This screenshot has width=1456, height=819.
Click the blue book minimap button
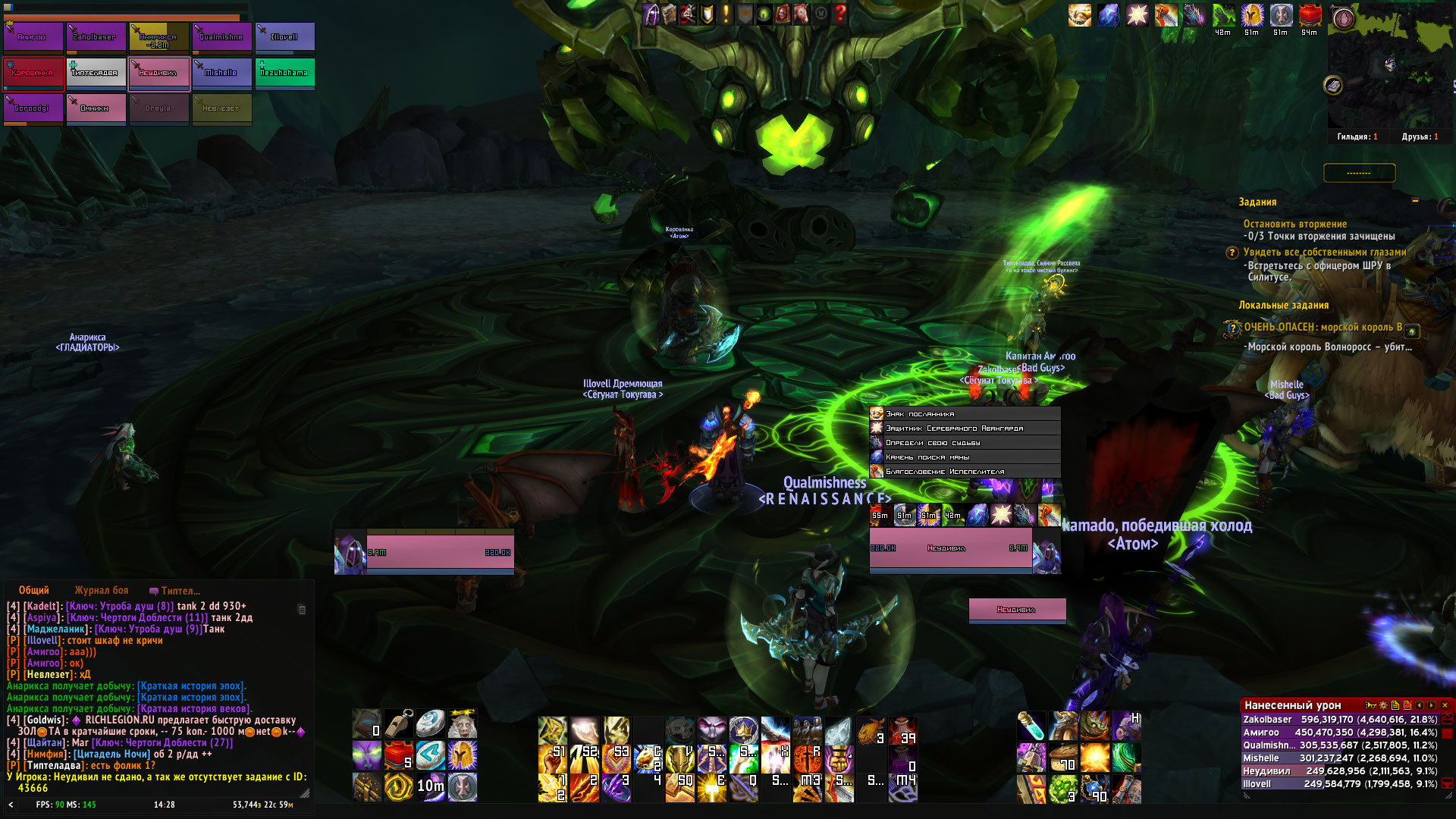(1333, 86)
